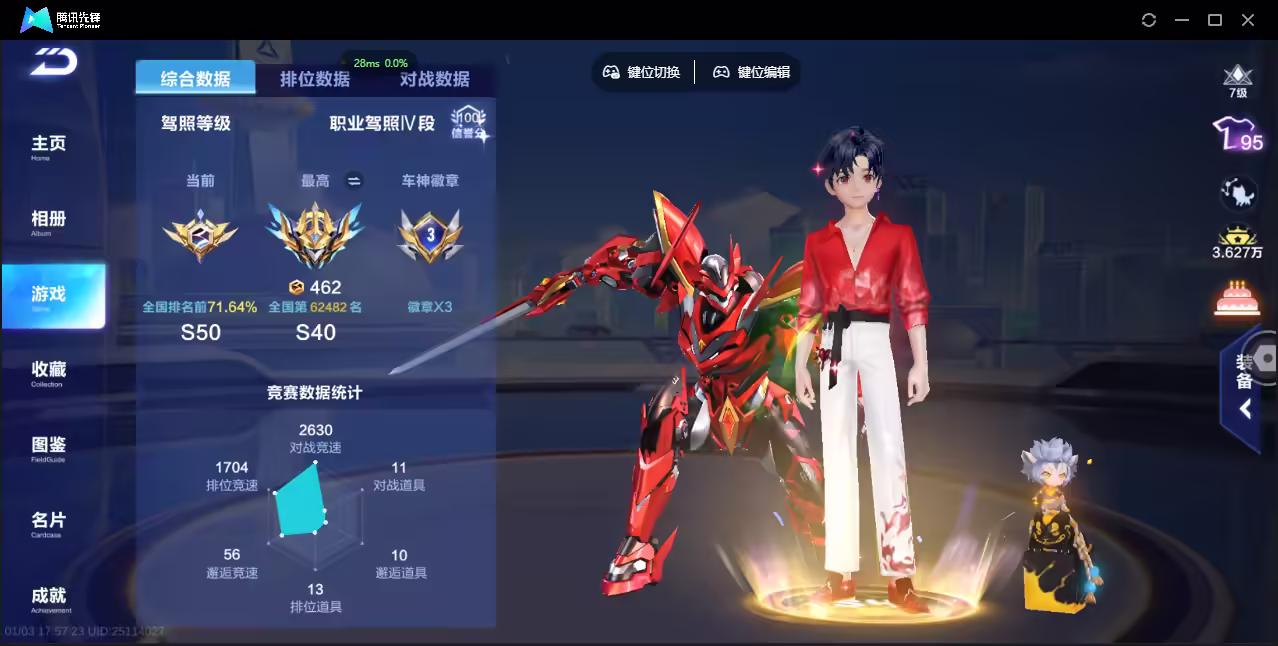Viewport: 1278px width, 646px height.
Task: Close the Tencent emulator window
Action: pos(1248,20)
